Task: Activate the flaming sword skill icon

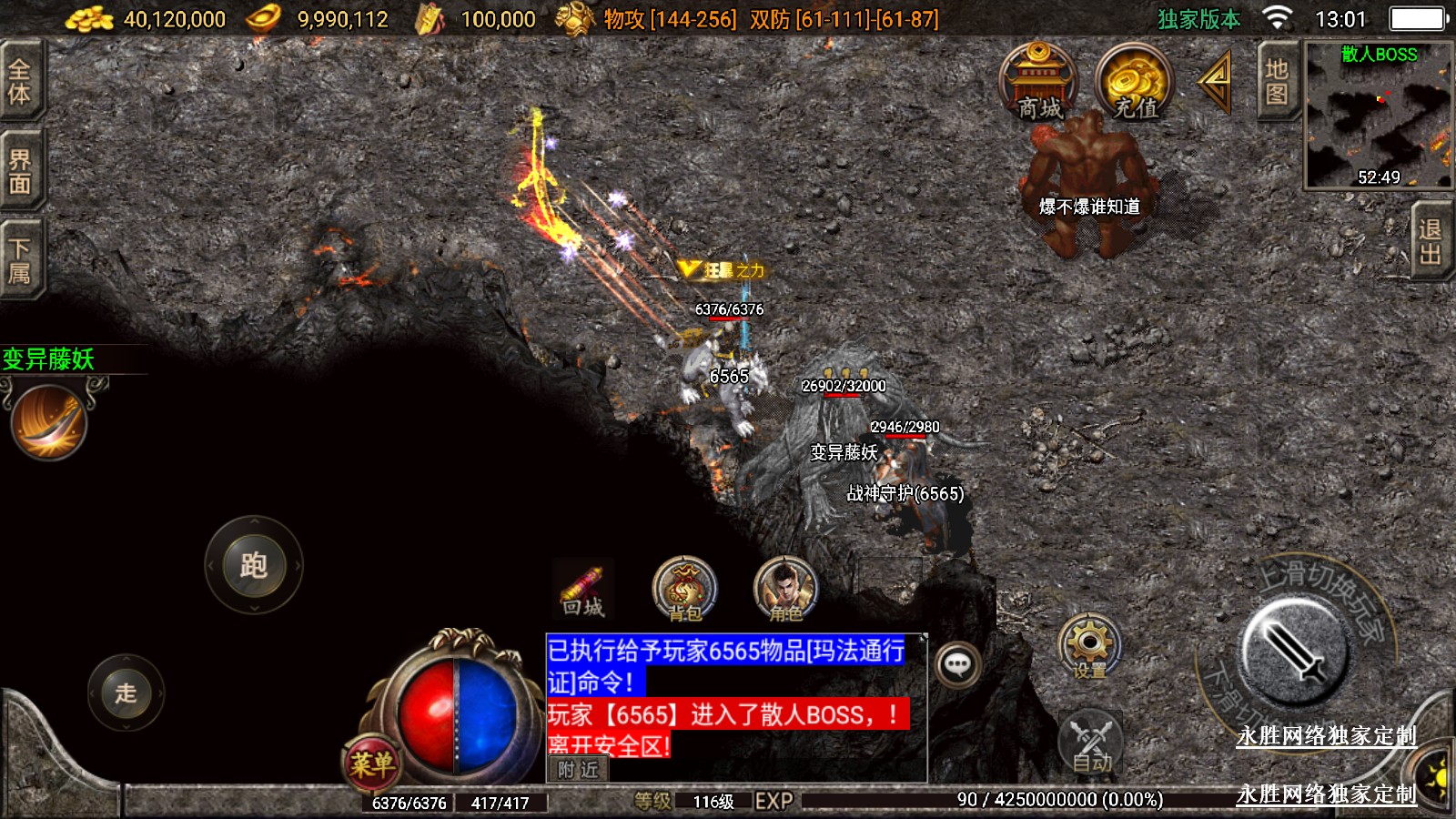Action: (49, 421)
